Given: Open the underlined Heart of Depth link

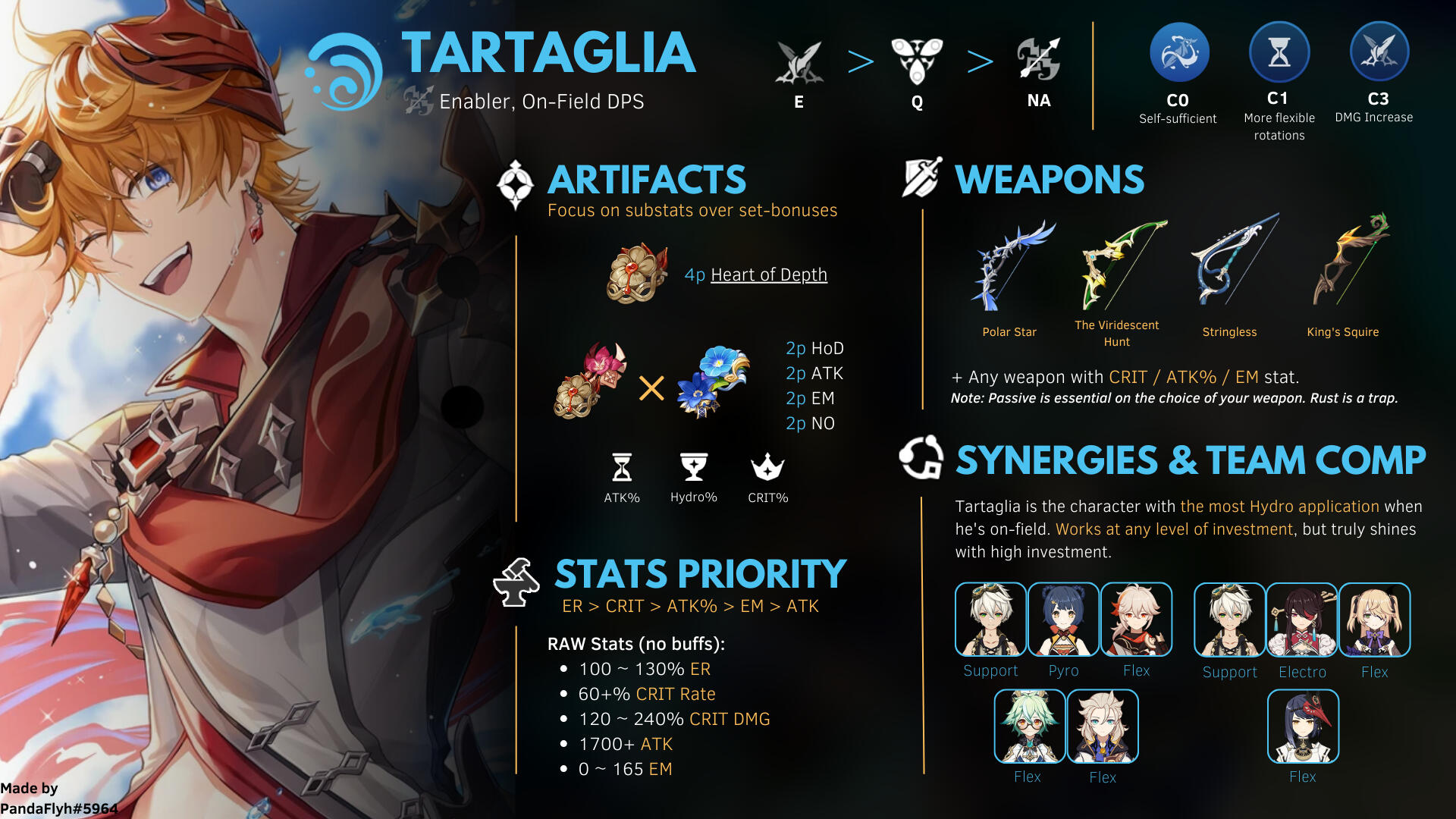Looking at the screenshot, I should click(x=768, y=275).
